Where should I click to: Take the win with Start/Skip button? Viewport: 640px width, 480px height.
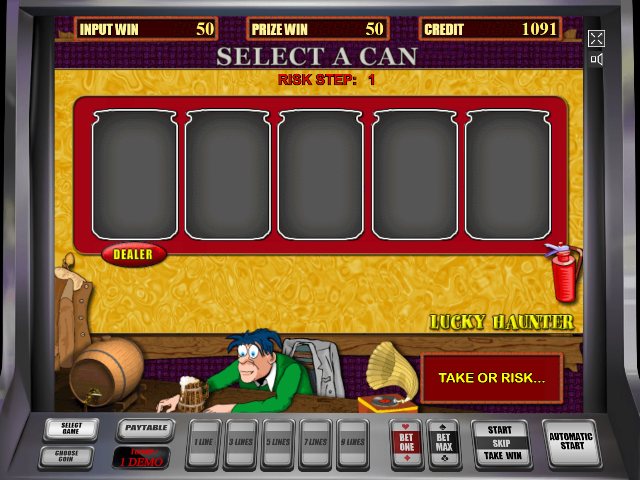[x=500, y=442]
